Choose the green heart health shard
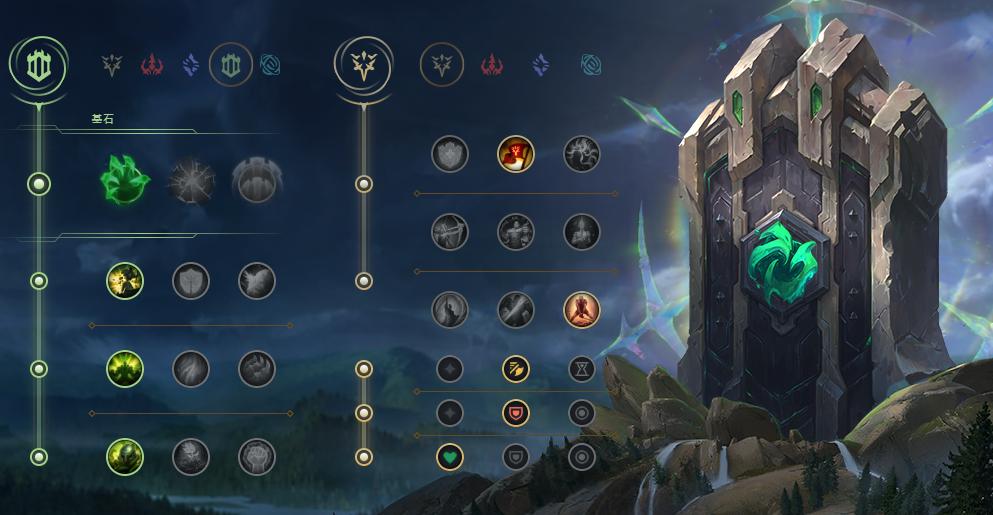Screen dimensions: 993x515 click(450, 457)
